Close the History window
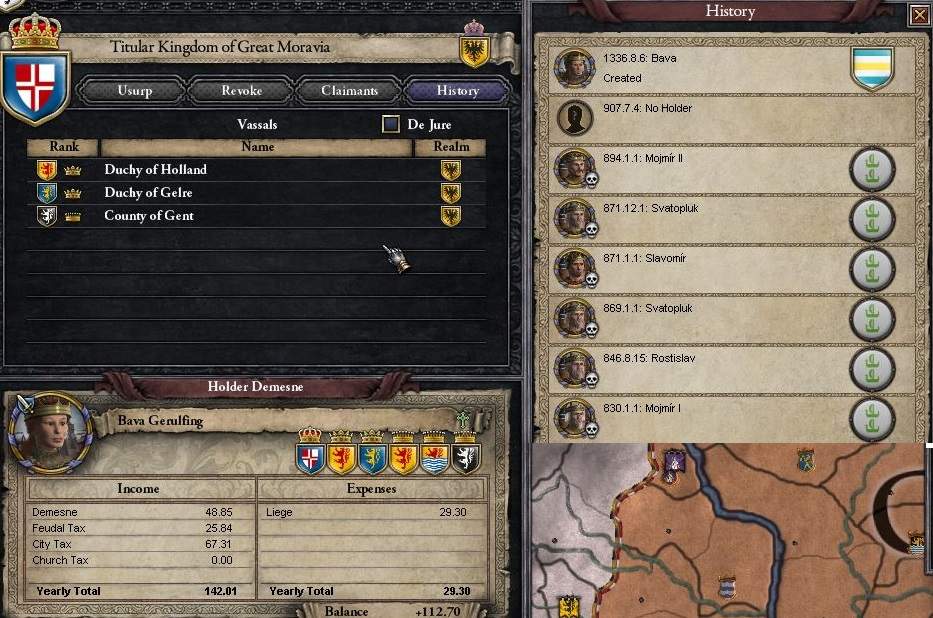Viewport: 933px width, 618px height. [919, 14]
